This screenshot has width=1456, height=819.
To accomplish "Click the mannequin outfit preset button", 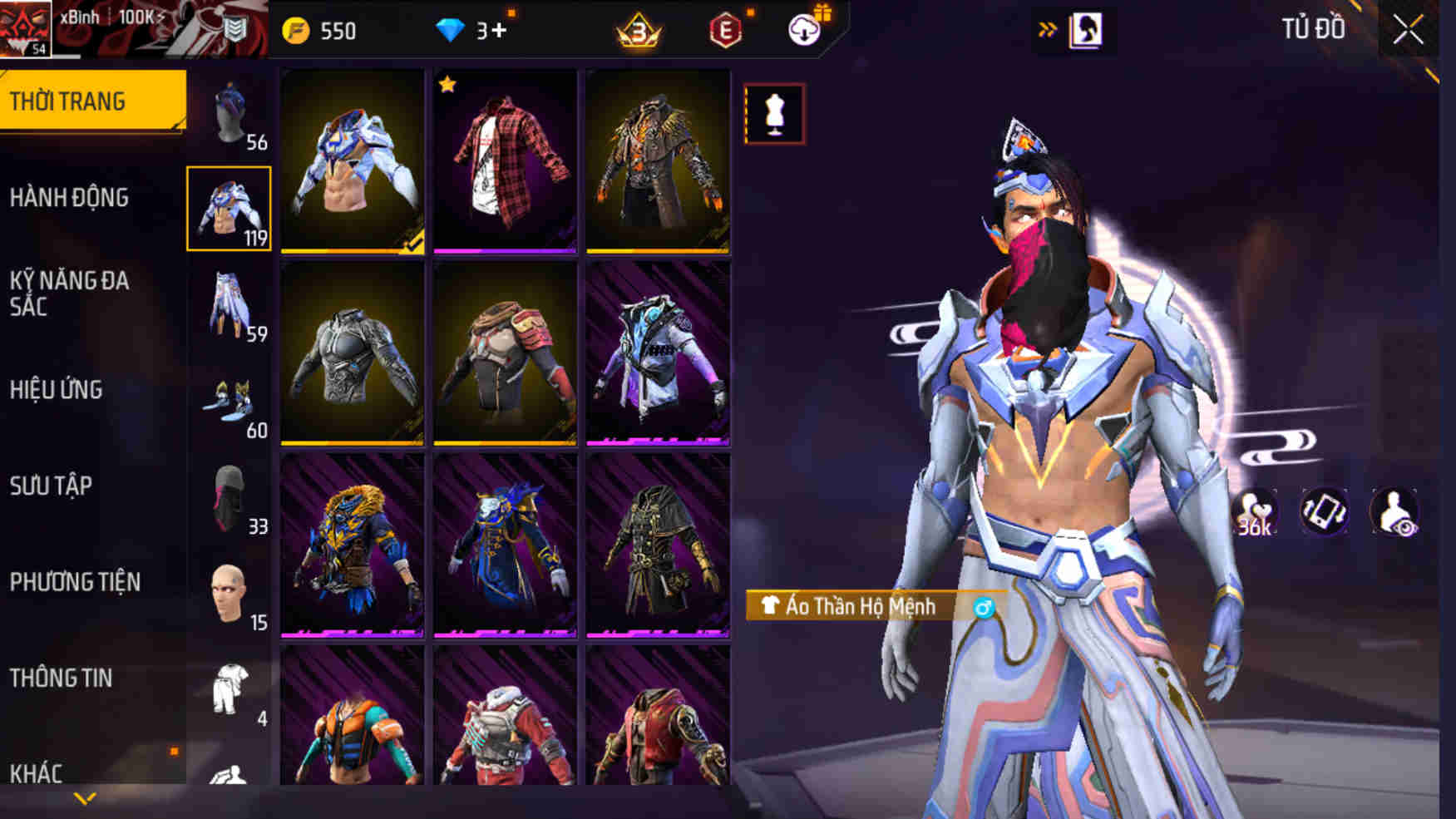I will (774, 114).
